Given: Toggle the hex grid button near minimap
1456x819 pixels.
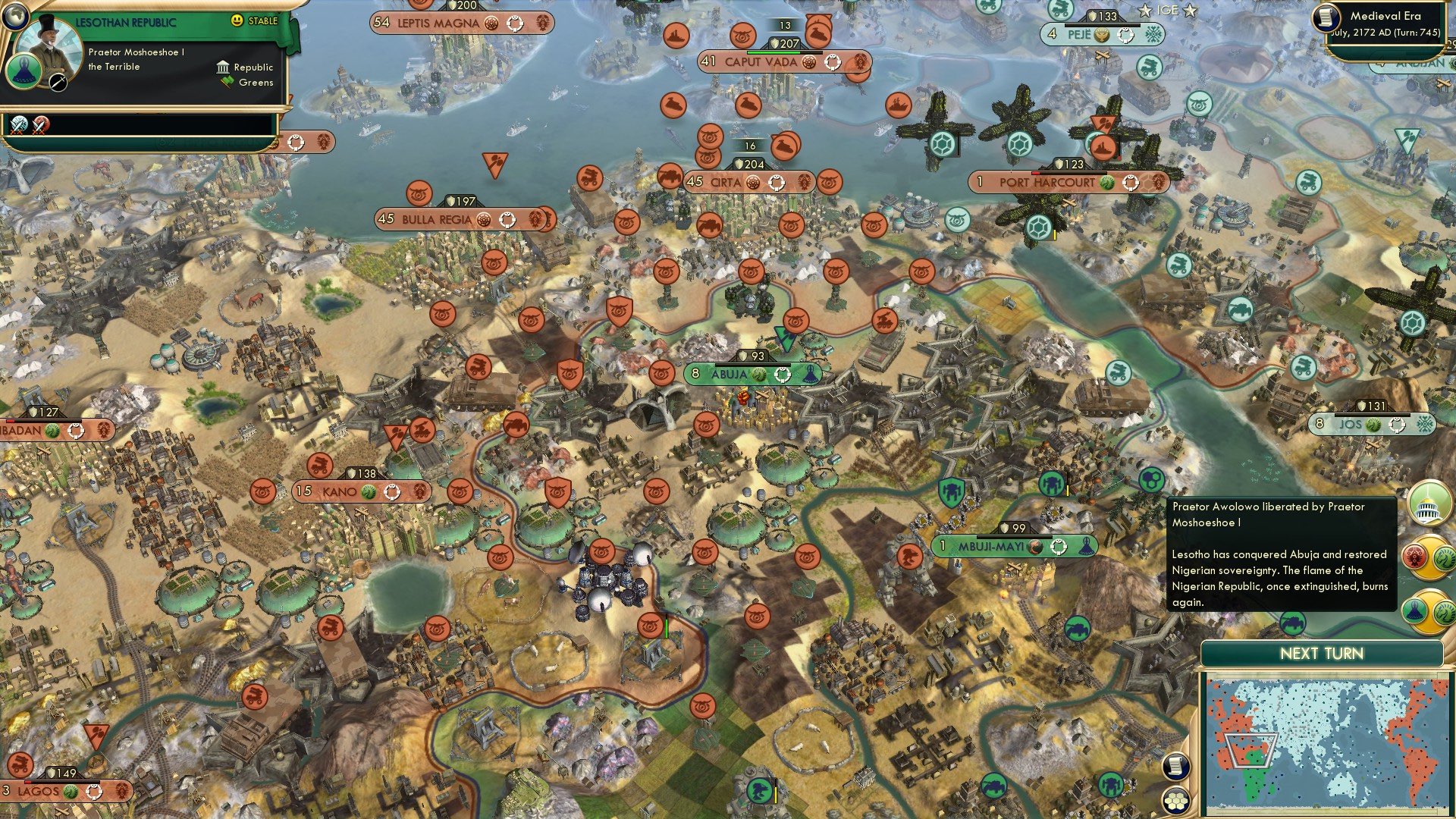Looking at the screenshot, I should pyautogui.click(x=1175, y=799).
